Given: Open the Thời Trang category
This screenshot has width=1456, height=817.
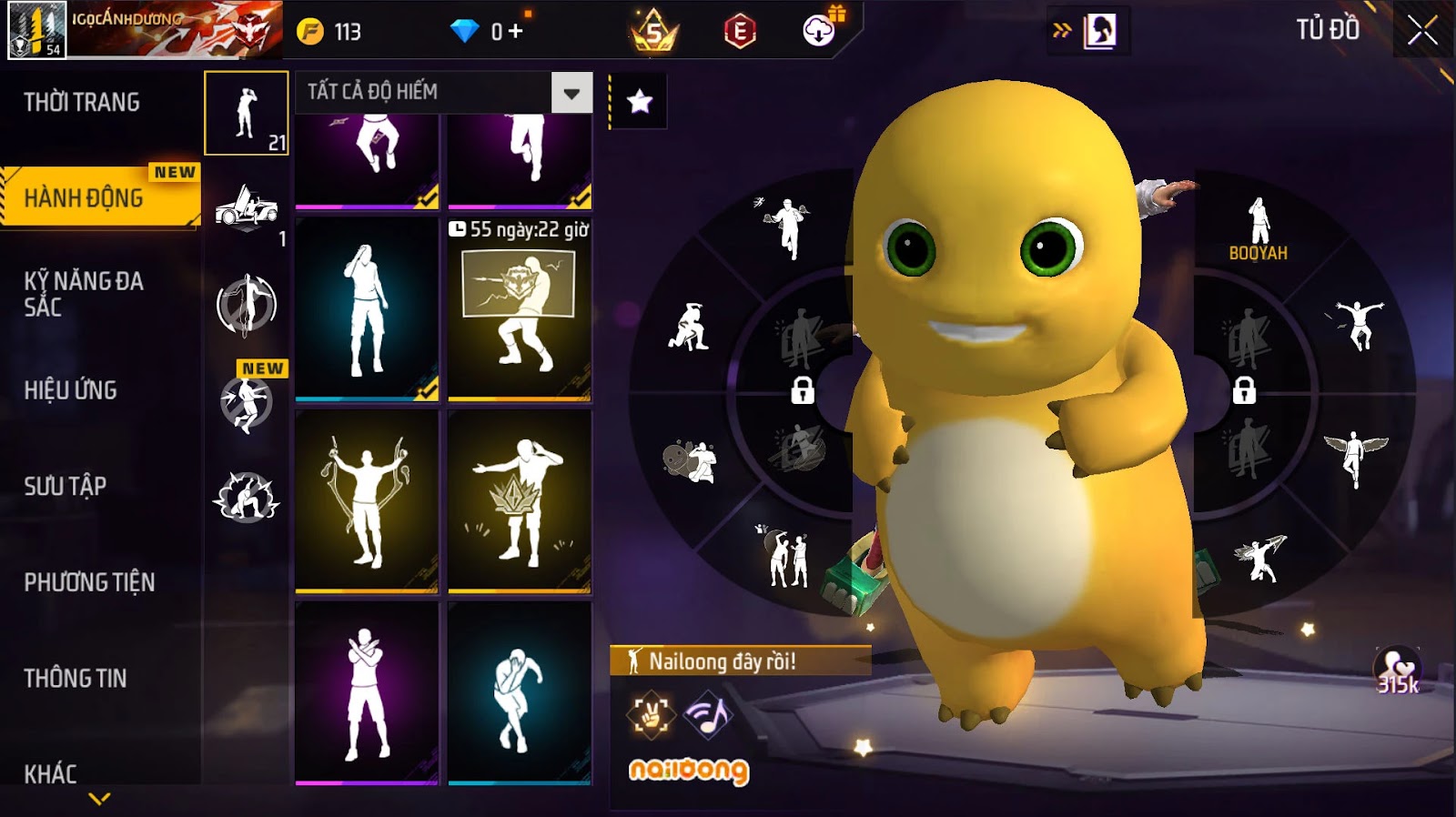Looking at the screenshot, I should click(x=82, y=102).
